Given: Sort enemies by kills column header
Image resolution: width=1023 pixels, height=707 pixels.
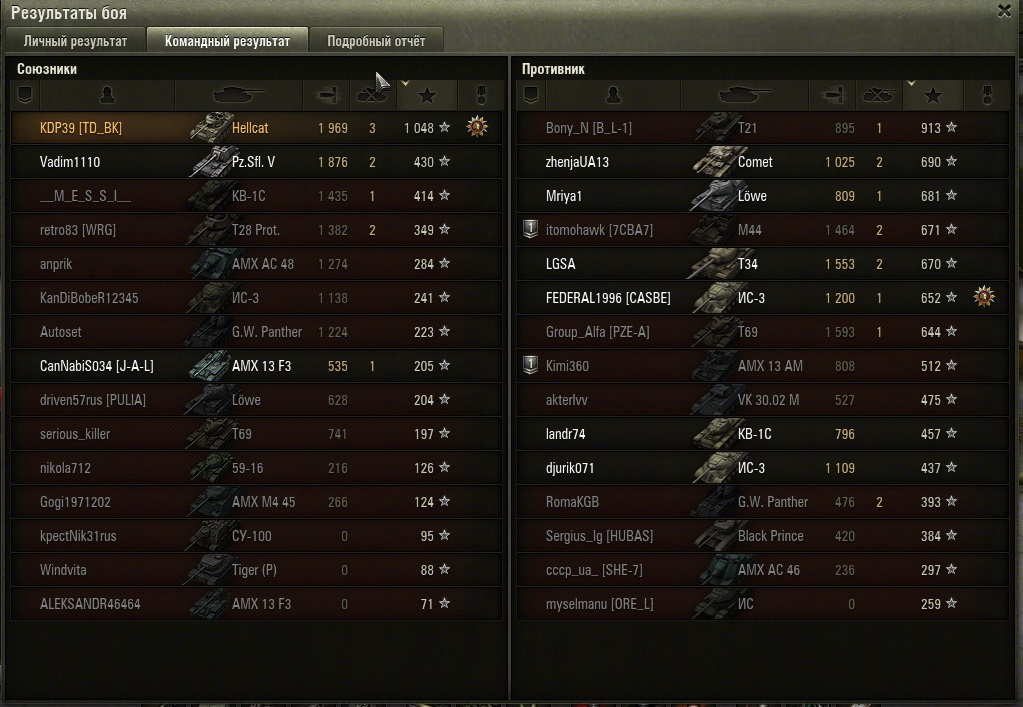Looking at the screenshot, I should tap(879, 95).
